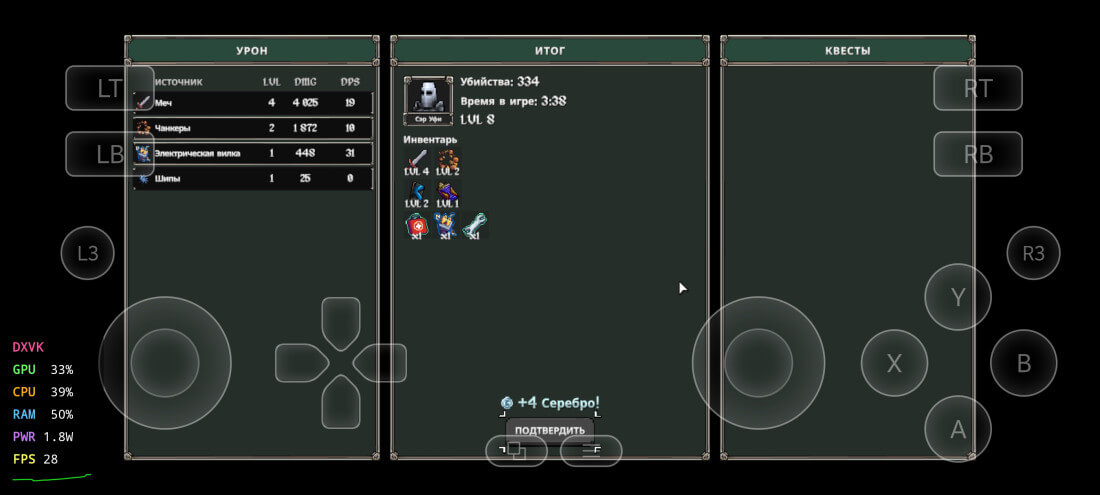
Task: Select the Шипы damage row
Action: pyautogui.click(x=254, y=178)
